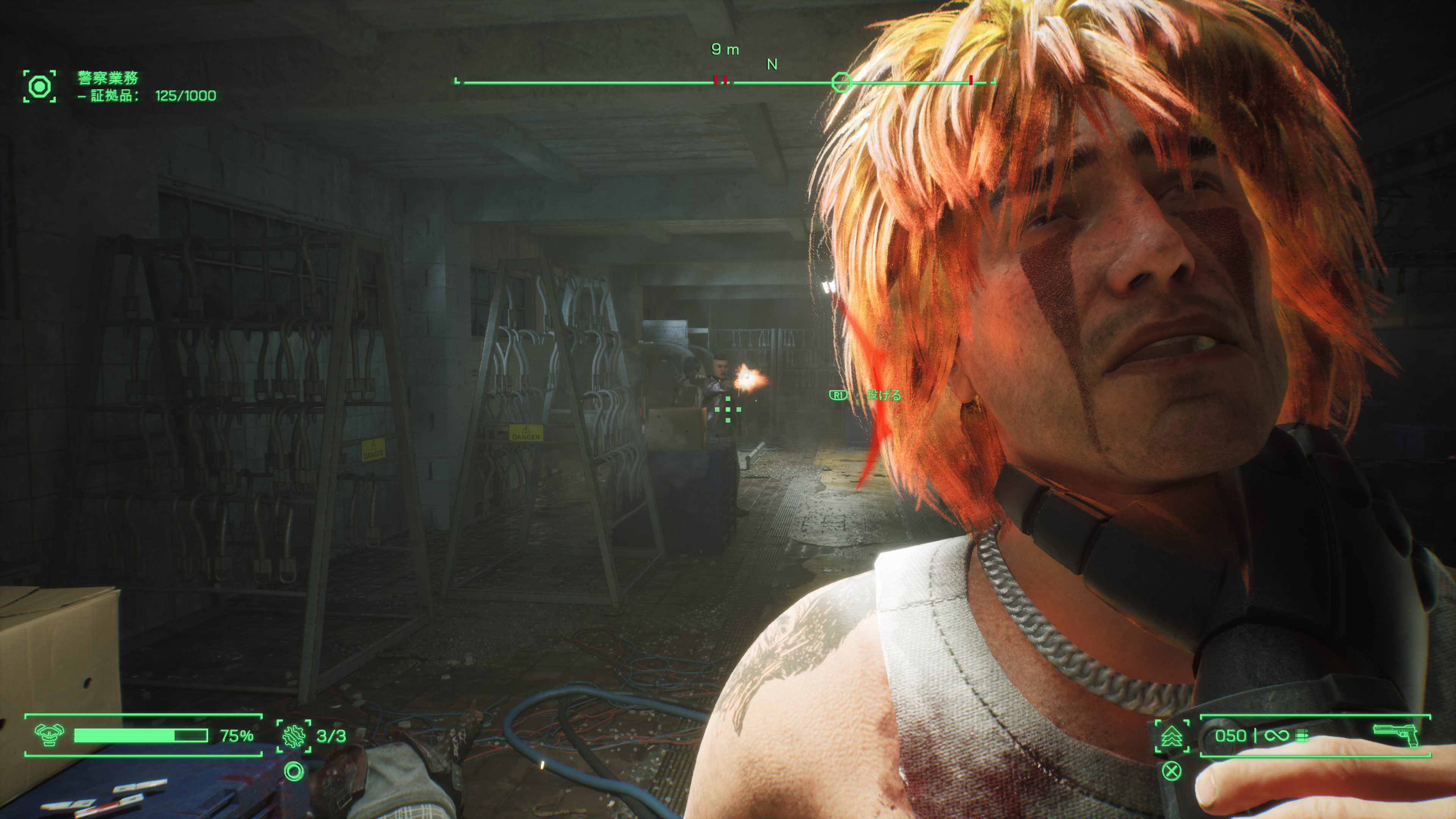Click the armor body icon beside health bar

click(49, 735)
